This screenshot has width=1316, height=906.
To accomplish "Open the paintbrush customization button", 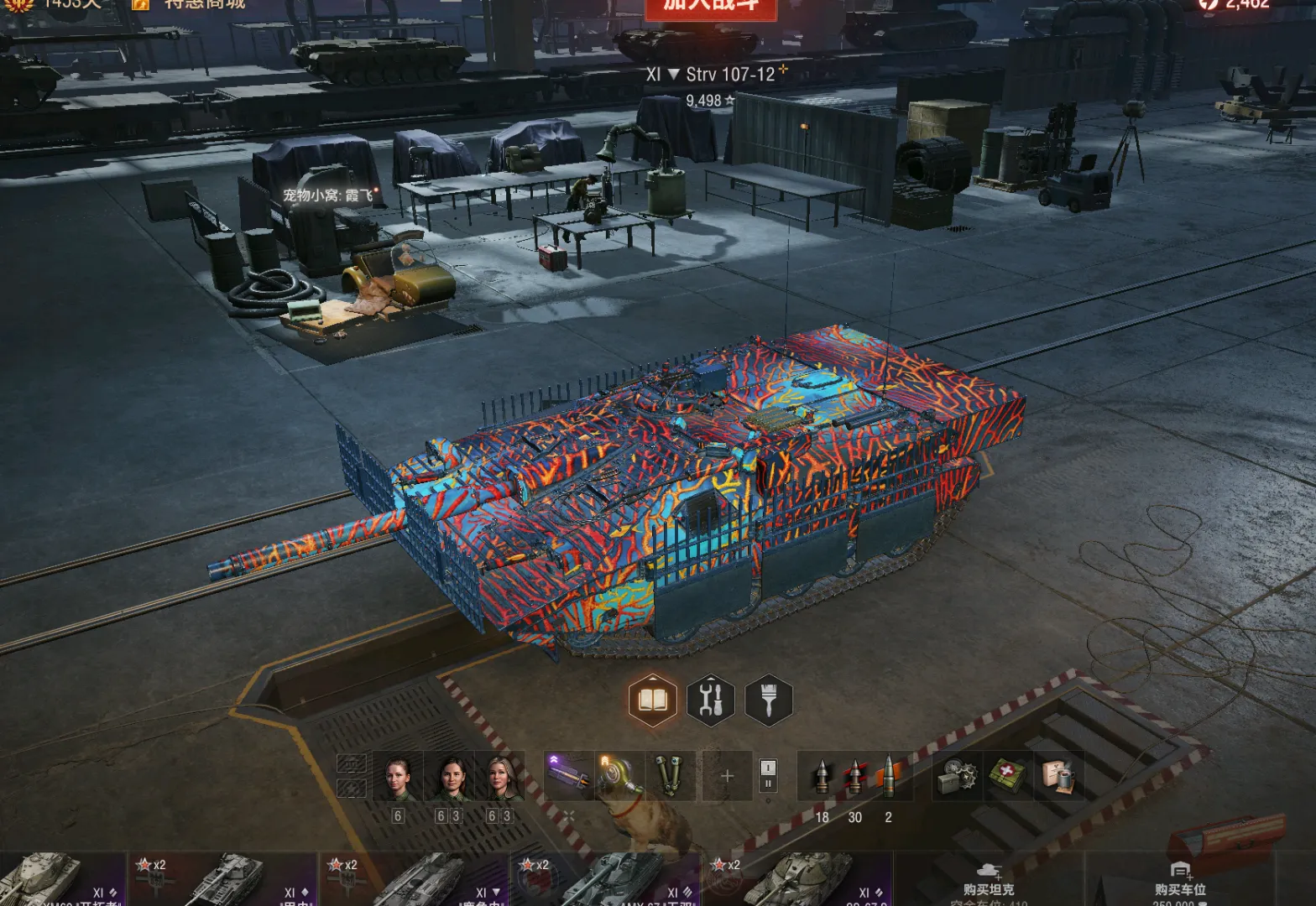I will [x=768, y=699].
